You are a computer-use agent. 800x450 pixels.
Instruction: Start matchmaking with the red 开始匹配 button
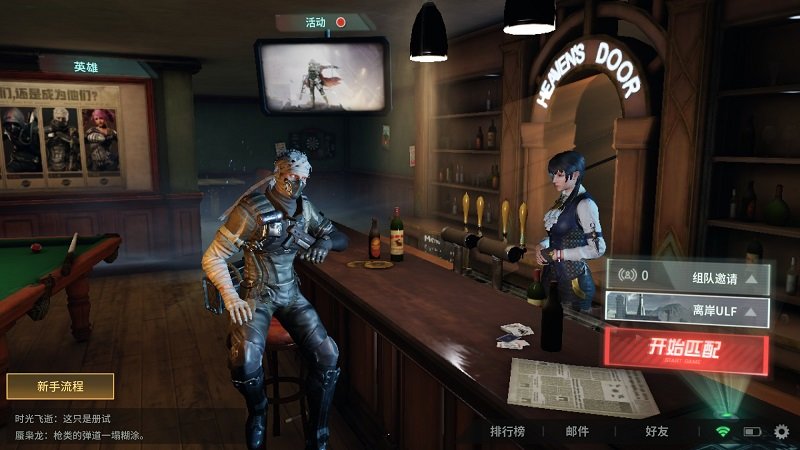coord(685,350)
